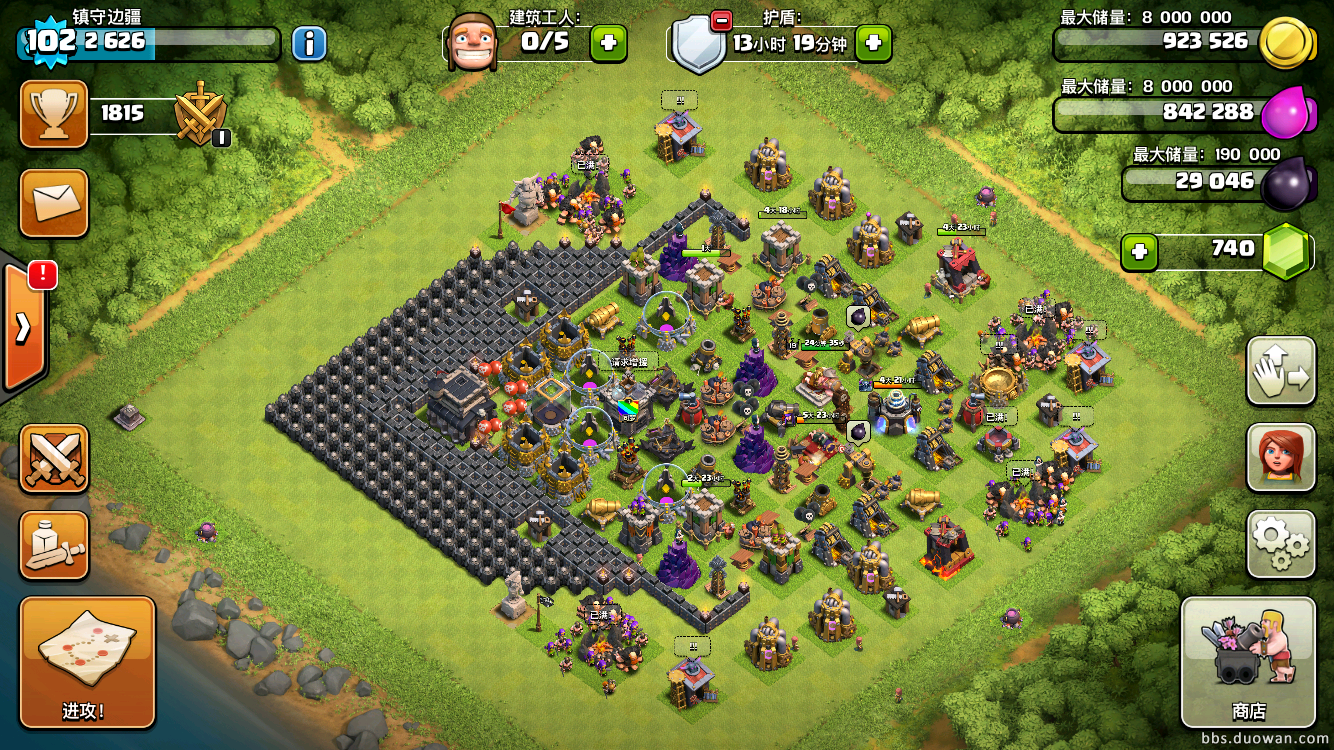This screenshot has width=1334, height=750.
Task: Add a builder with the green plus
Action: tap(608, 43)
